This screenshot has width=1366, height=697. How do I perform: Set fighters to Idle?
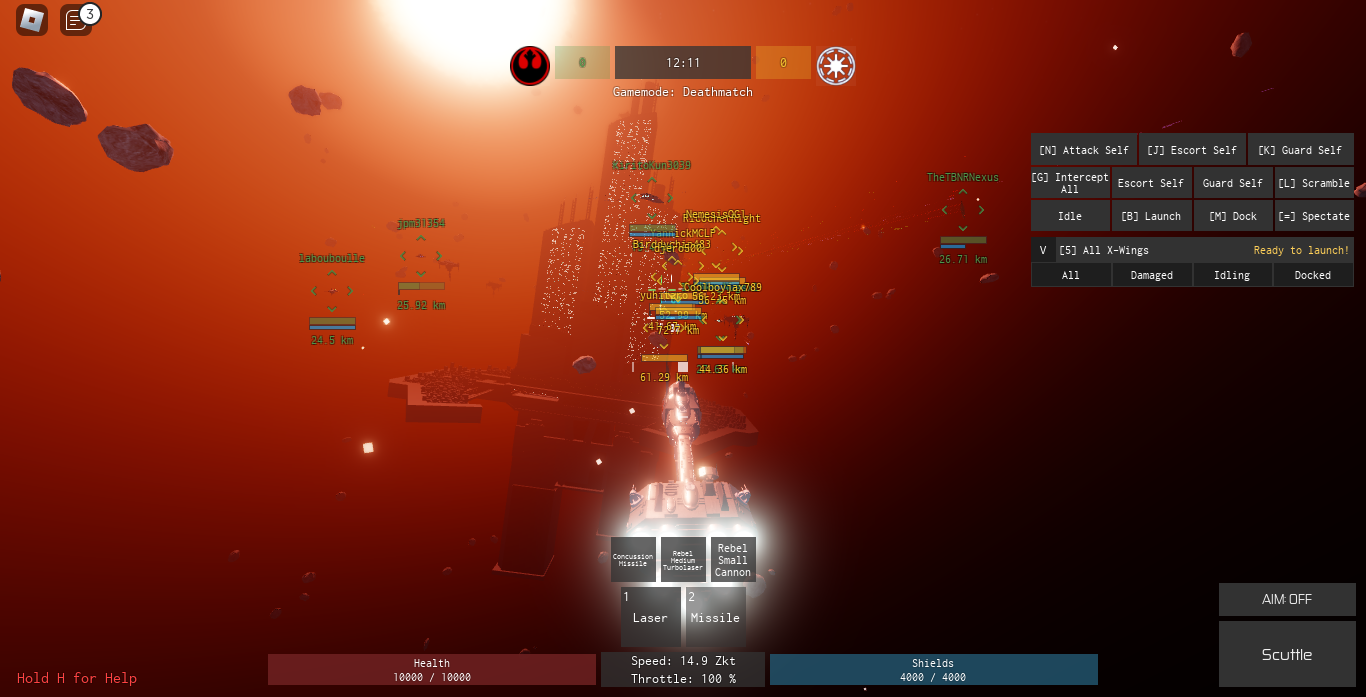(1070, 216)
